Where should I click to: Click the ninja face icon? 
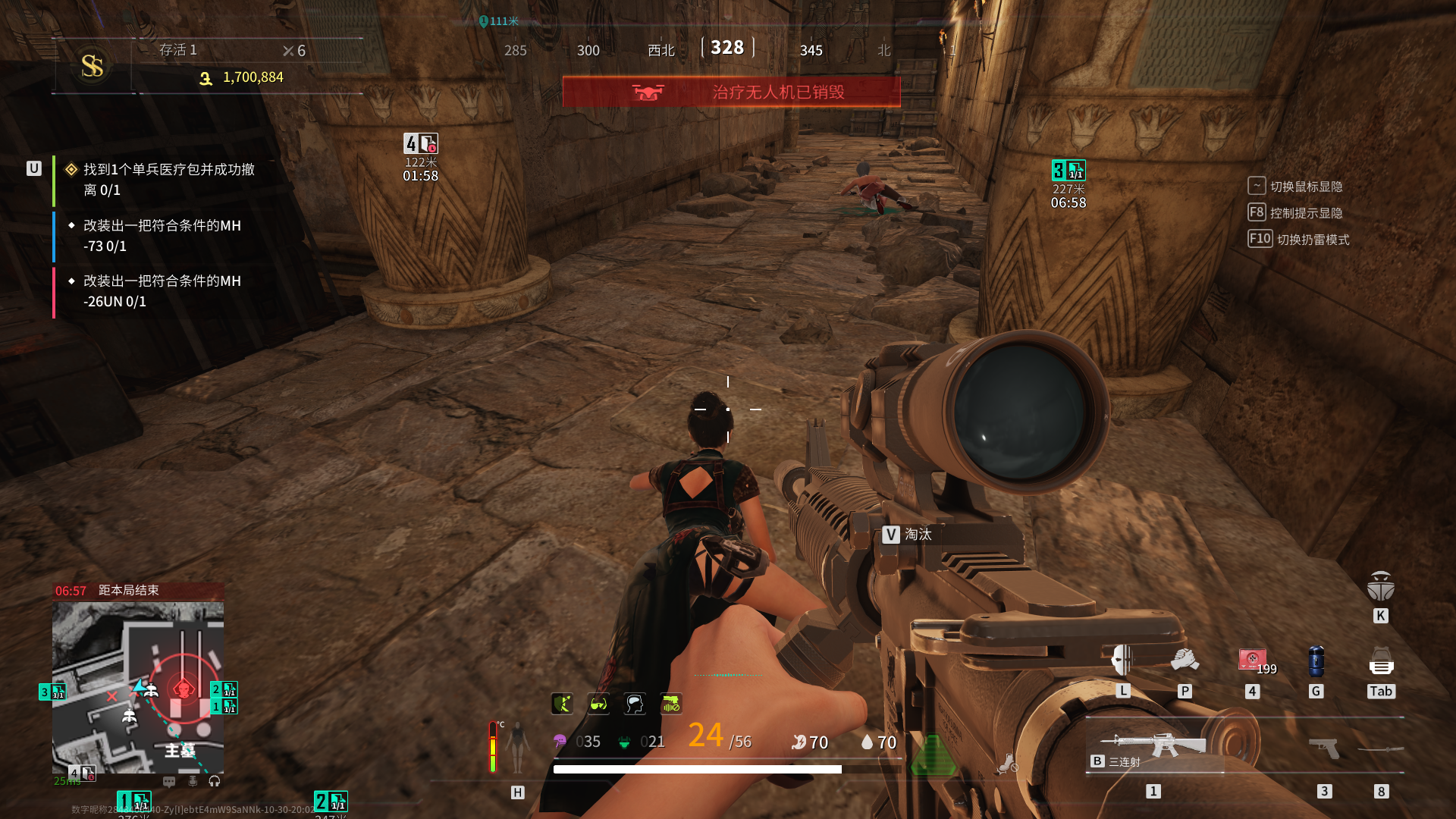tap(1380, 586)
